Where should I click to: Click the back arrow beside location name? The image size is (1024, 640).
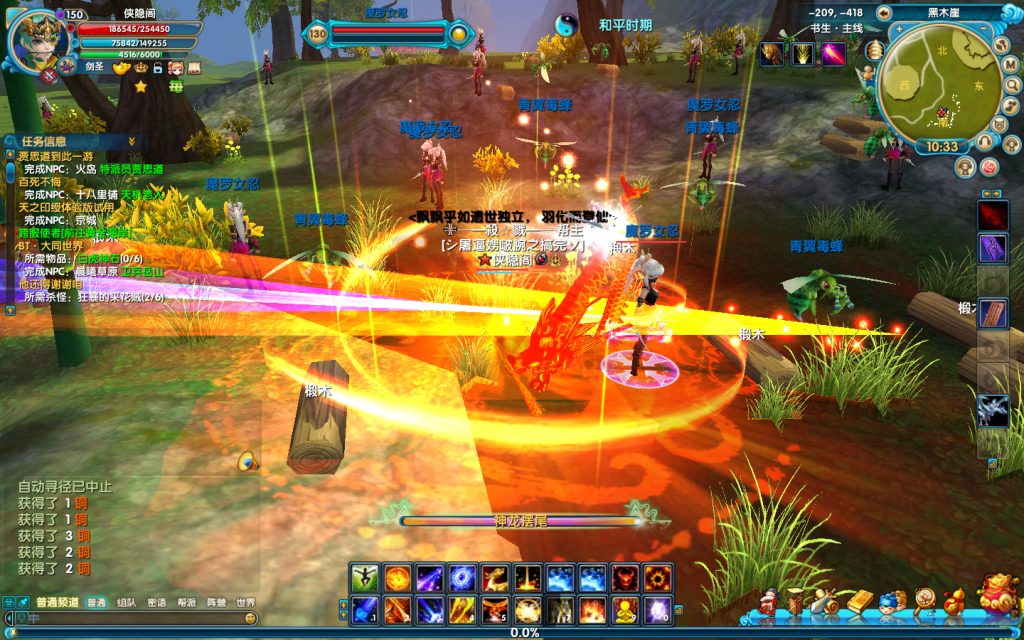click(x=884, y=13)
